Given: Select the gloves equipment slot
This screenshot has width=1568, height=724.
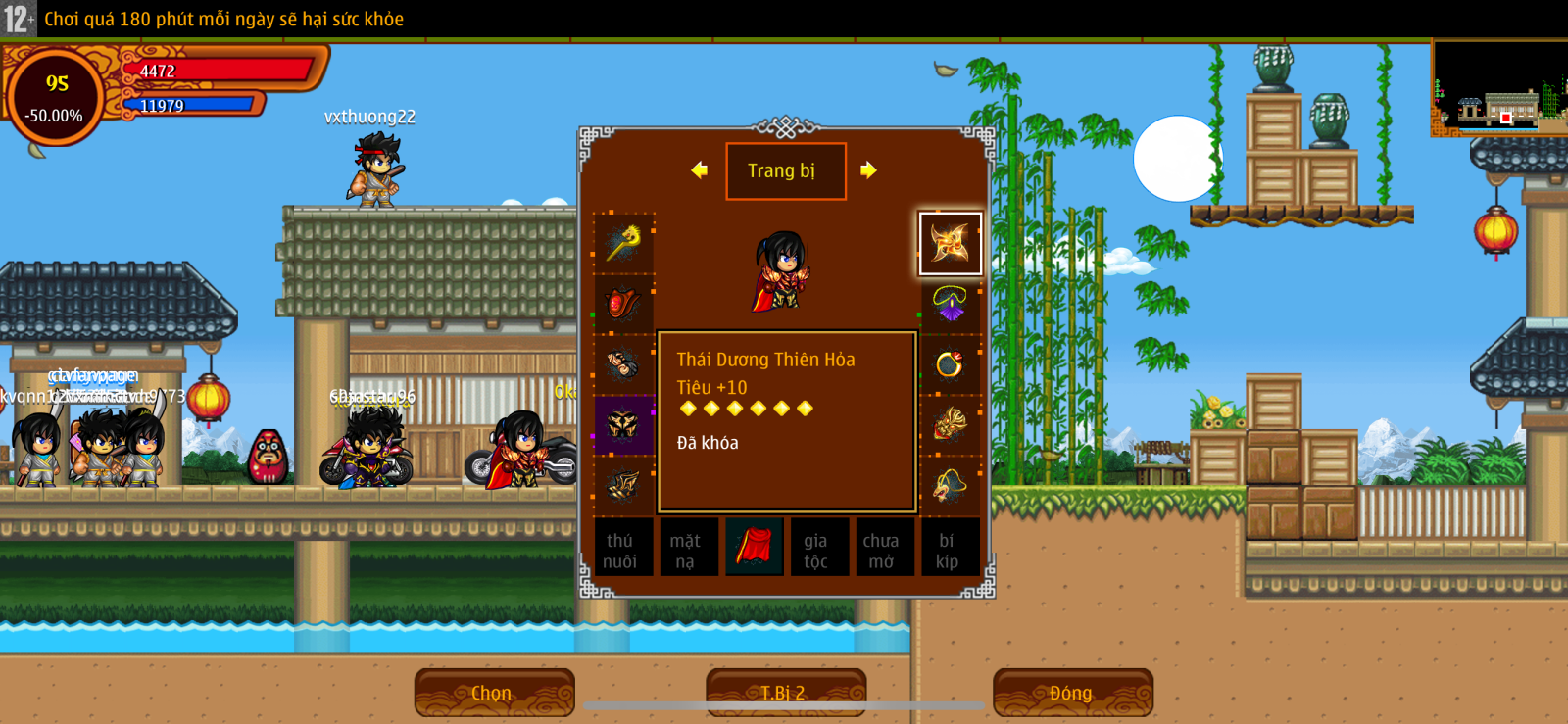Looking at the screenshot, I should coord(623,364).
